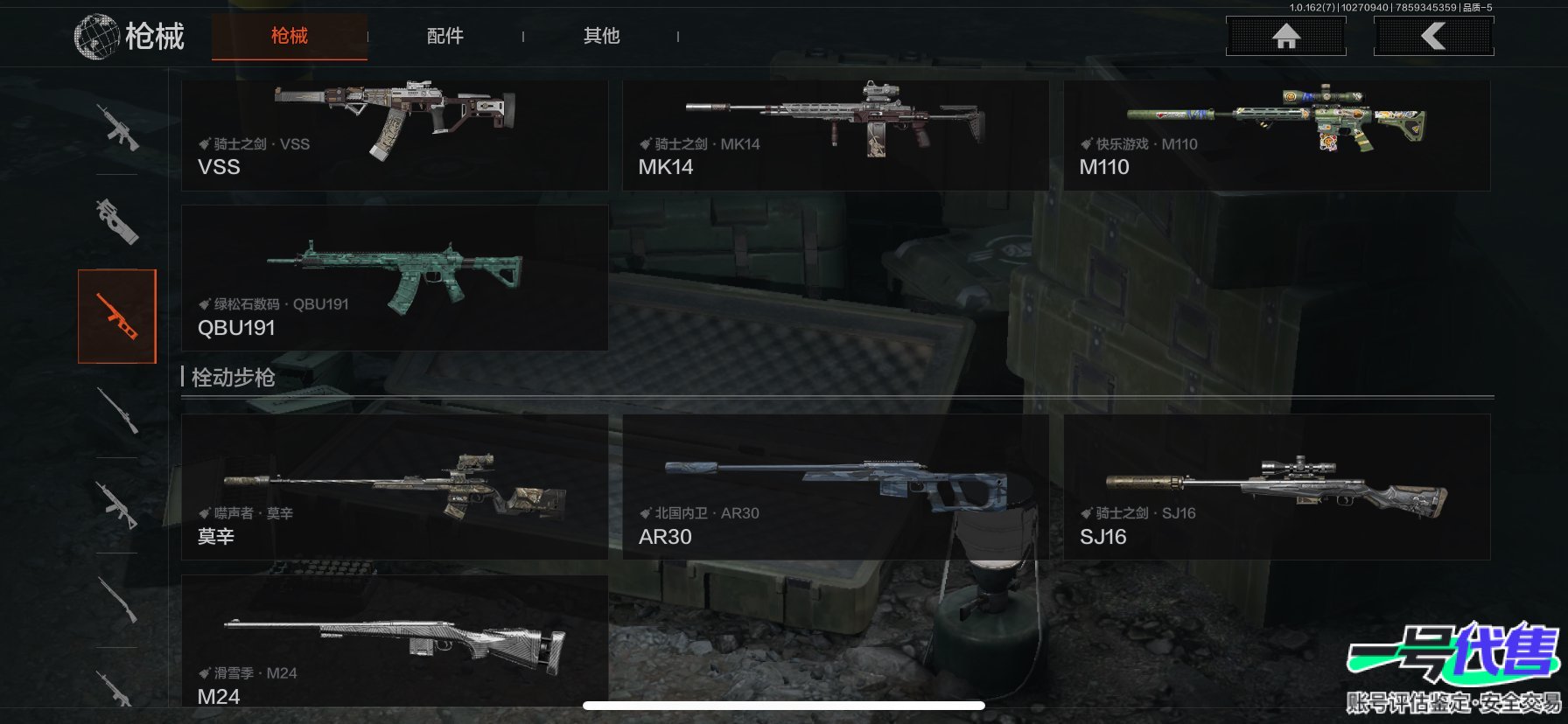The image size is (1568, 724).
Task: Choose the AR30 sniper card
Action: pos(835,487)
